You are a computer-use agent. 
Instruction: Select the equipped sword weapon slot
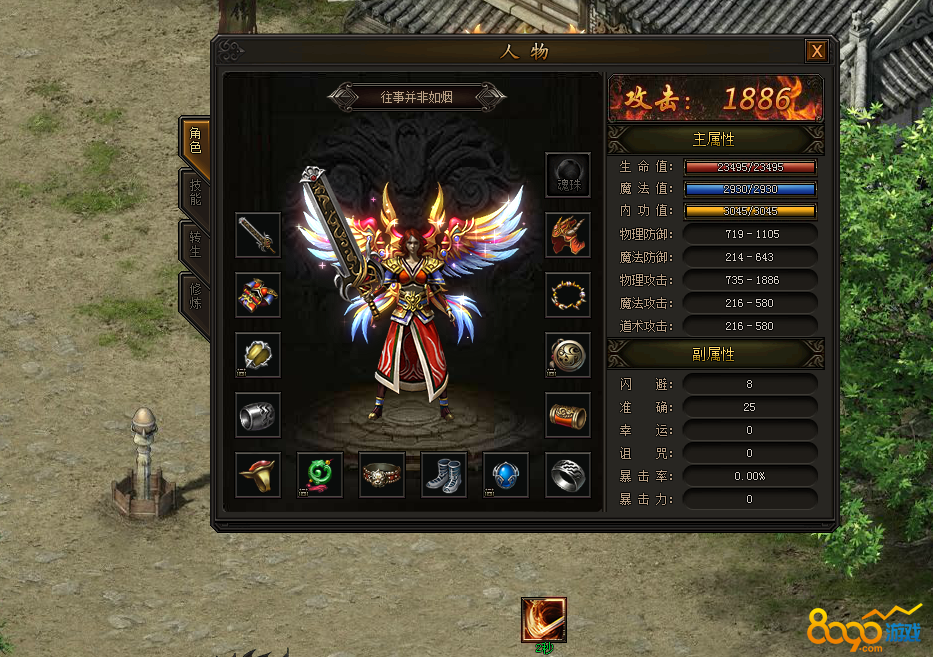point(258,235)
